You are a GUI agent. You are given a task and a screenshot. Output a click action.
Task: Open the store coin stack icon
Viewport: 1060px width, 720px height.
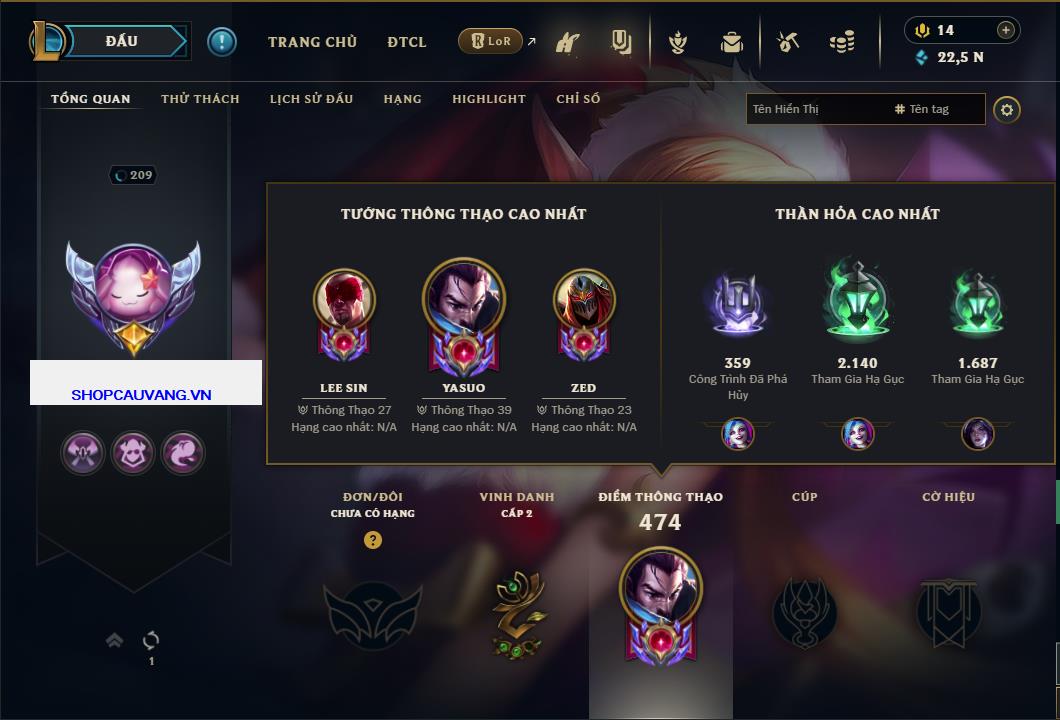tap(842, 42)
